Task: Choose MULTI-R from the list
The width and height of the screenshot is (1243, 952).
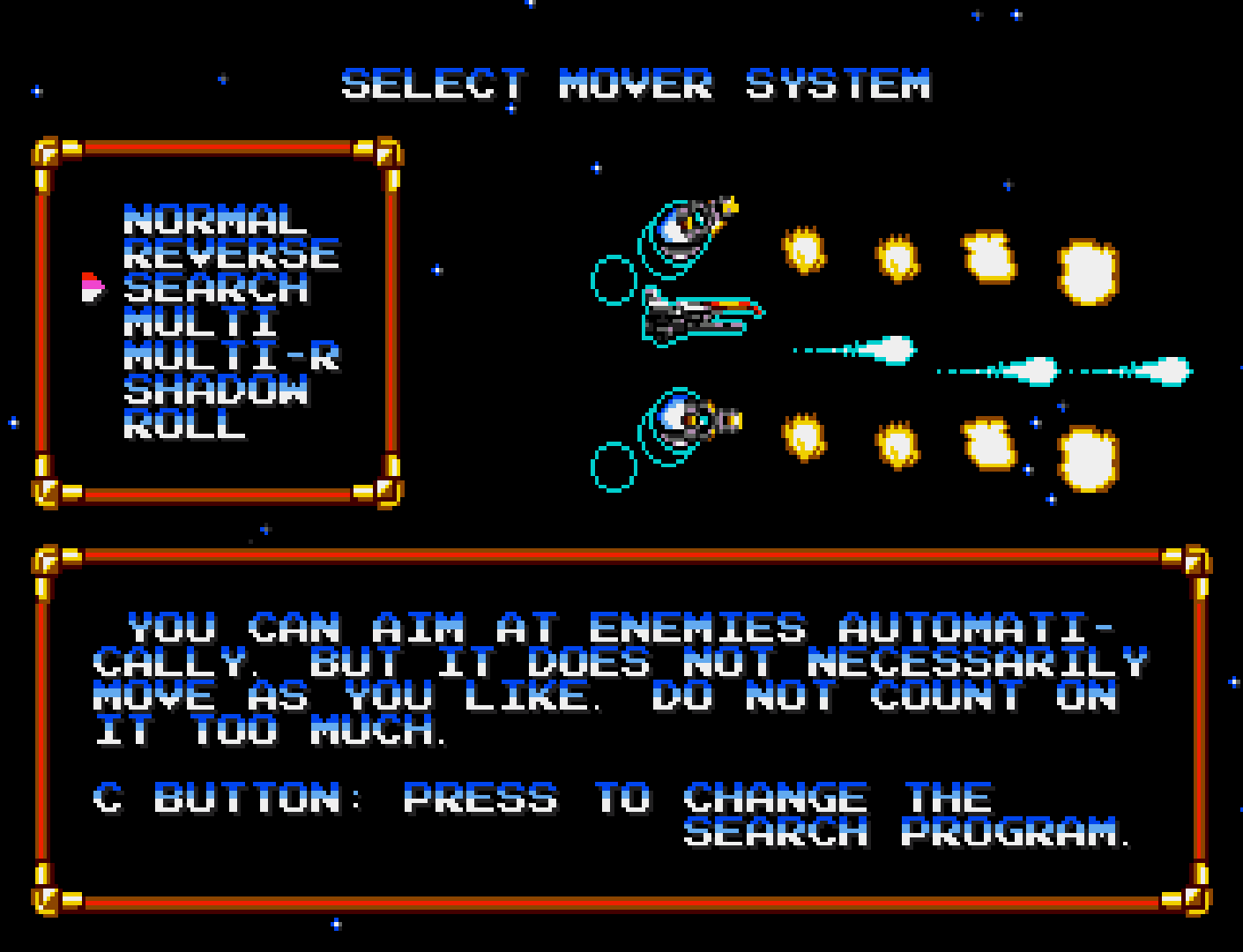Action: (231, 357)
